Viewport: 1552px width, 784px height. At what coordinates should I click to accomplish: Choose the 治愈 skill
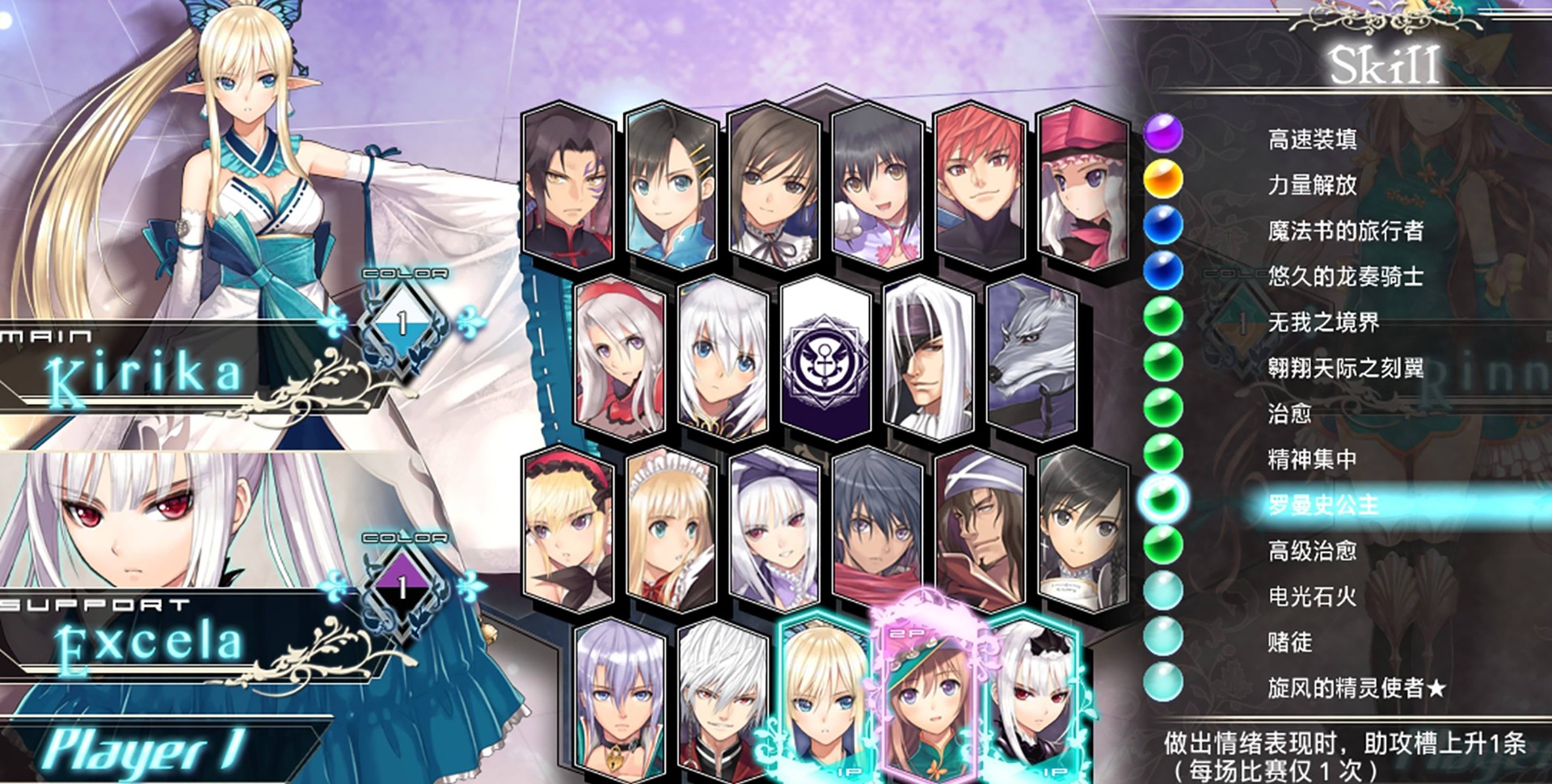(1289, 414)
